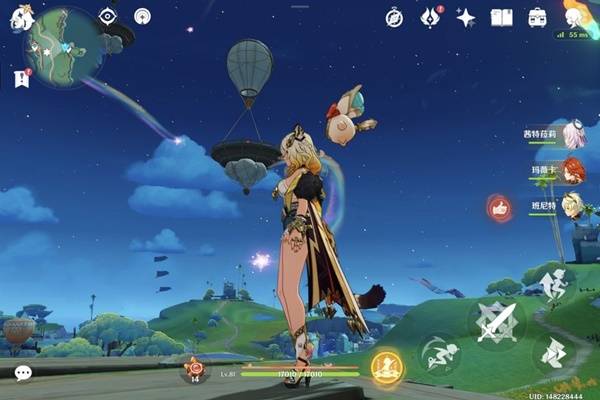This screenshot has height=400, width=600.
Task: Use the food gadget icon showing 14
Action: (196, 370)
